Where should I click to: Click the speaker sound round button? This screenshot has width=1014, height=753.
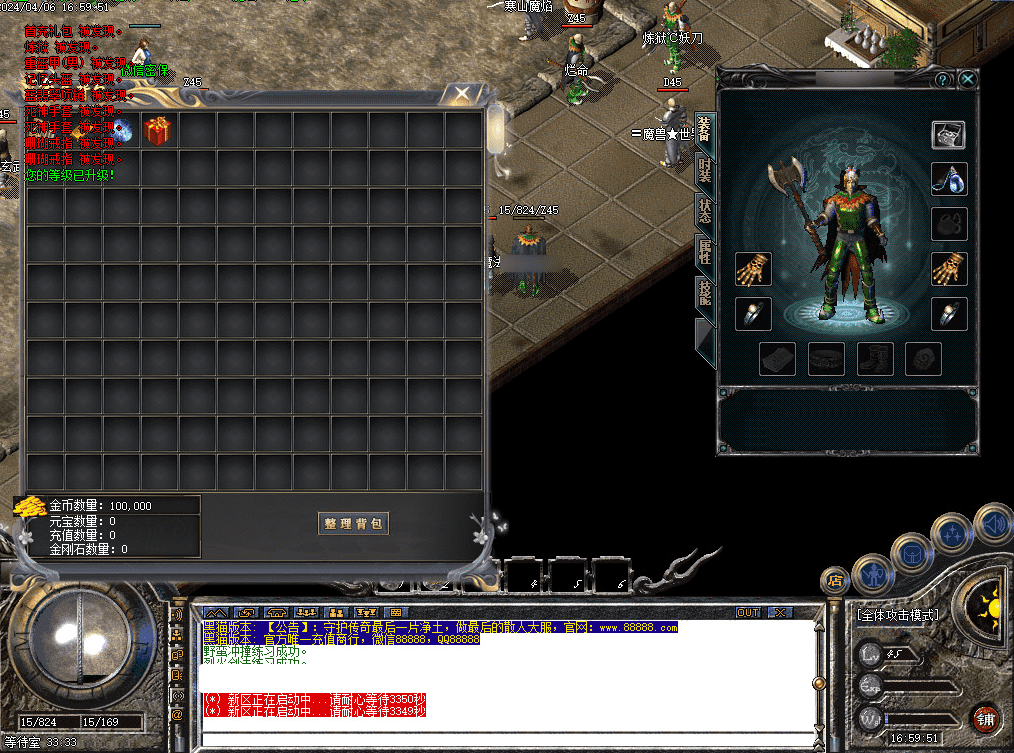click(993, 523)
